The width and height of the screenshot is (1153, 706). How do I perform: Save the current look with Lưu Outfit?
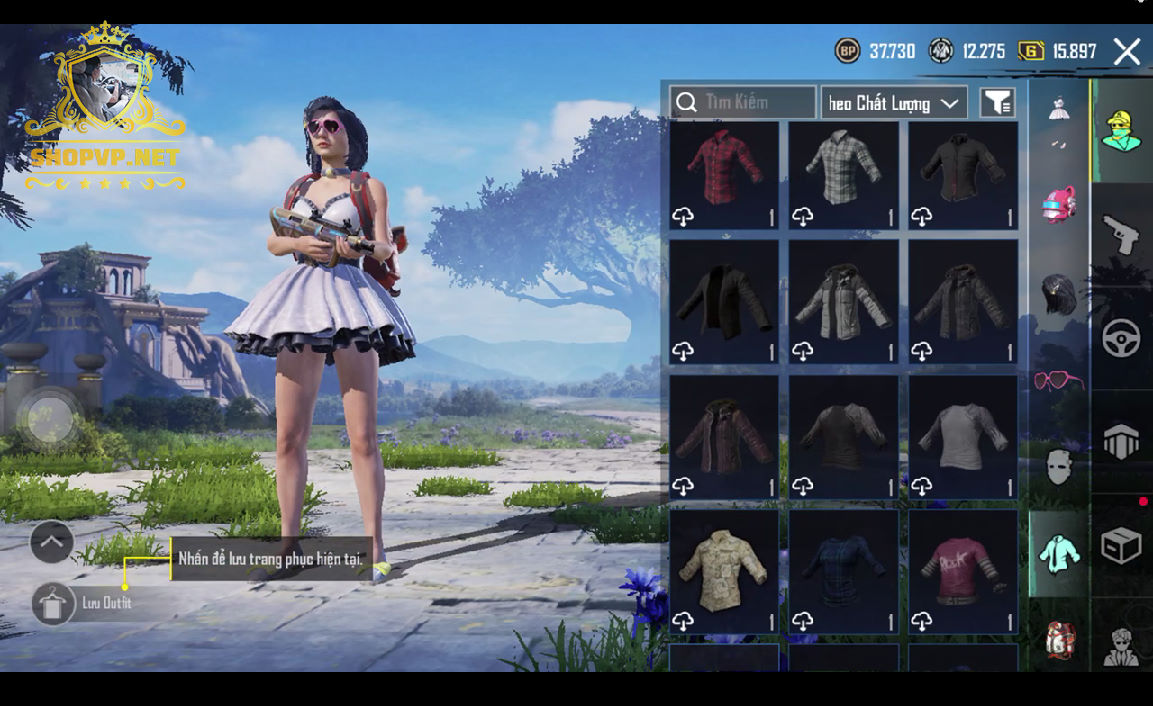pyautogui.click(x=54, y=603)
